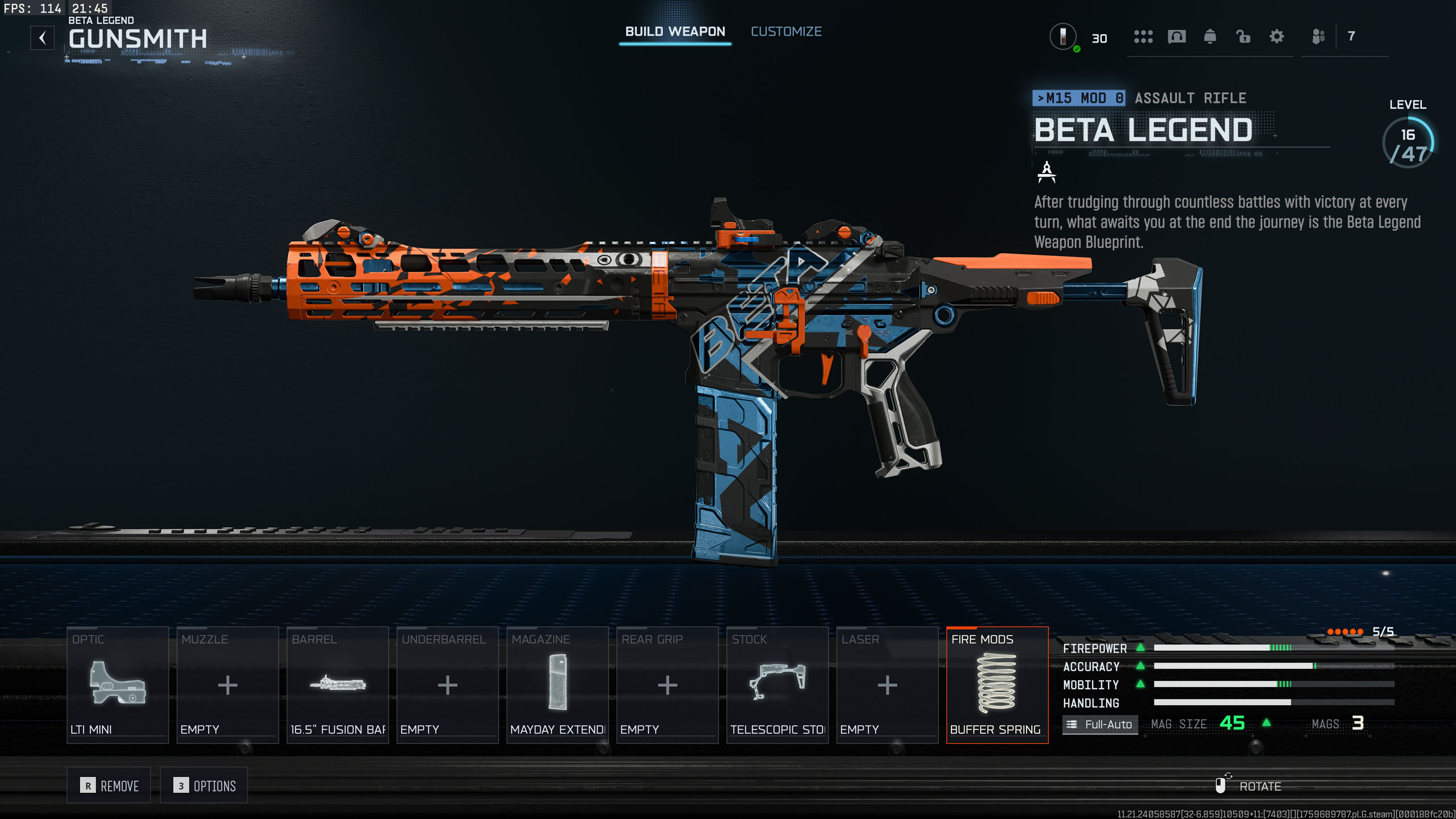Image resolution: width=1456 pixels, height=819 pixels.
Task: Open the LTI Mini optic slot
Action: (118, 685)
